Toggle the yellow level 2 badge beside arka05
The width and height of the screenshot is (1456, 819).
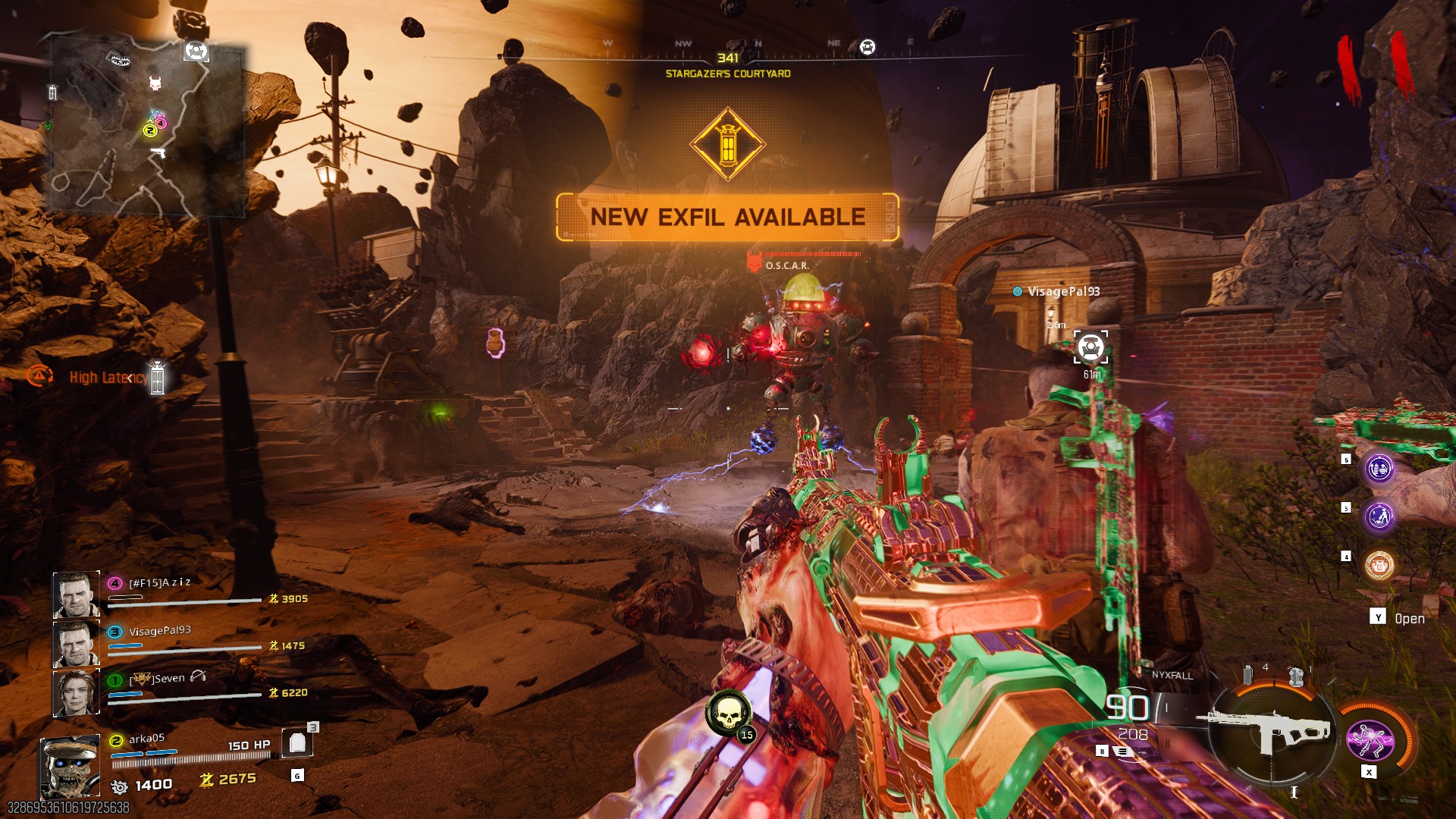[x=116, y=741]
